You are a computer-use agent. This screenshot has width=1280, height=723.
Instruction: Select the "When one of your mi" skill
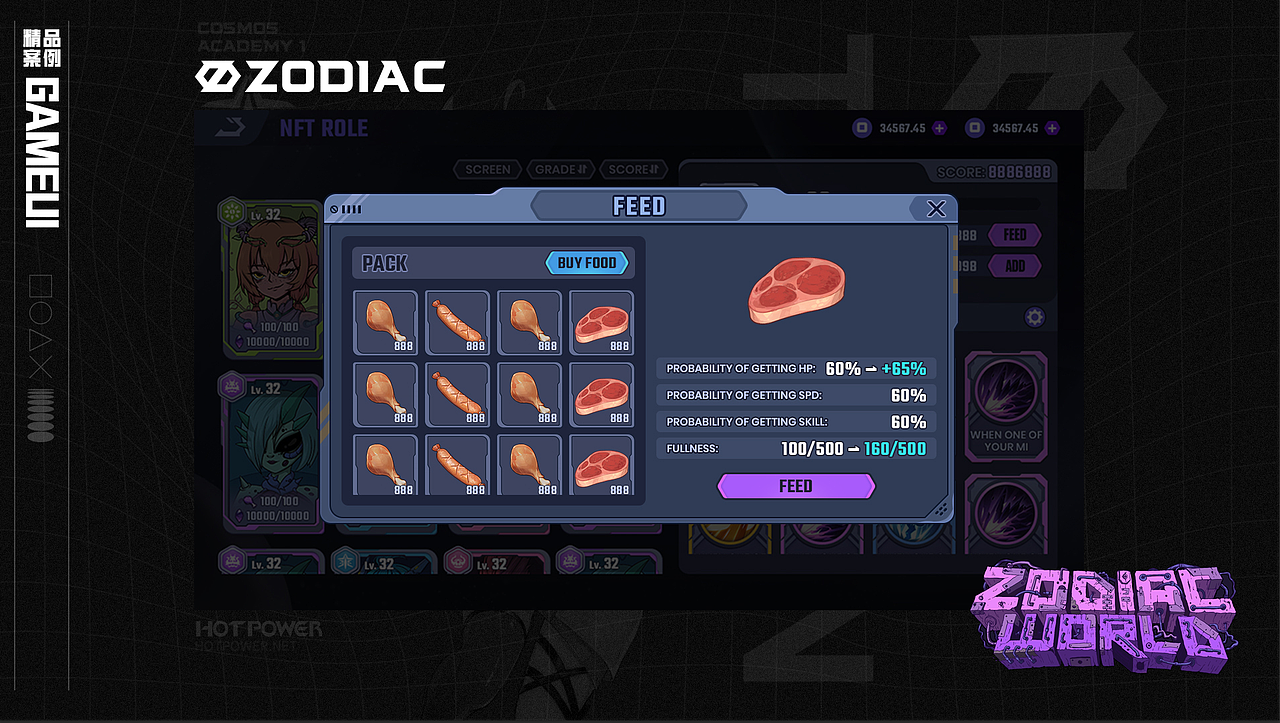(x=1005, y=405)
